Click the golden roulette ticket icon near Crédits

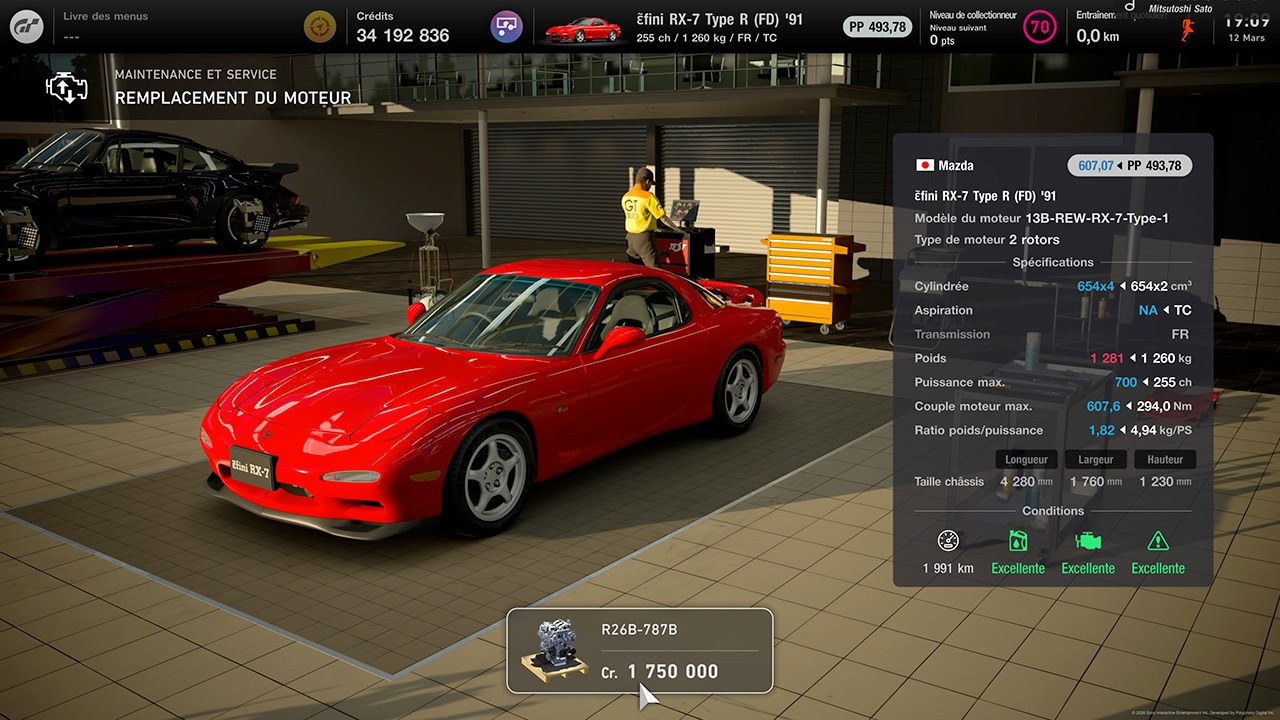tap(320, 26)
